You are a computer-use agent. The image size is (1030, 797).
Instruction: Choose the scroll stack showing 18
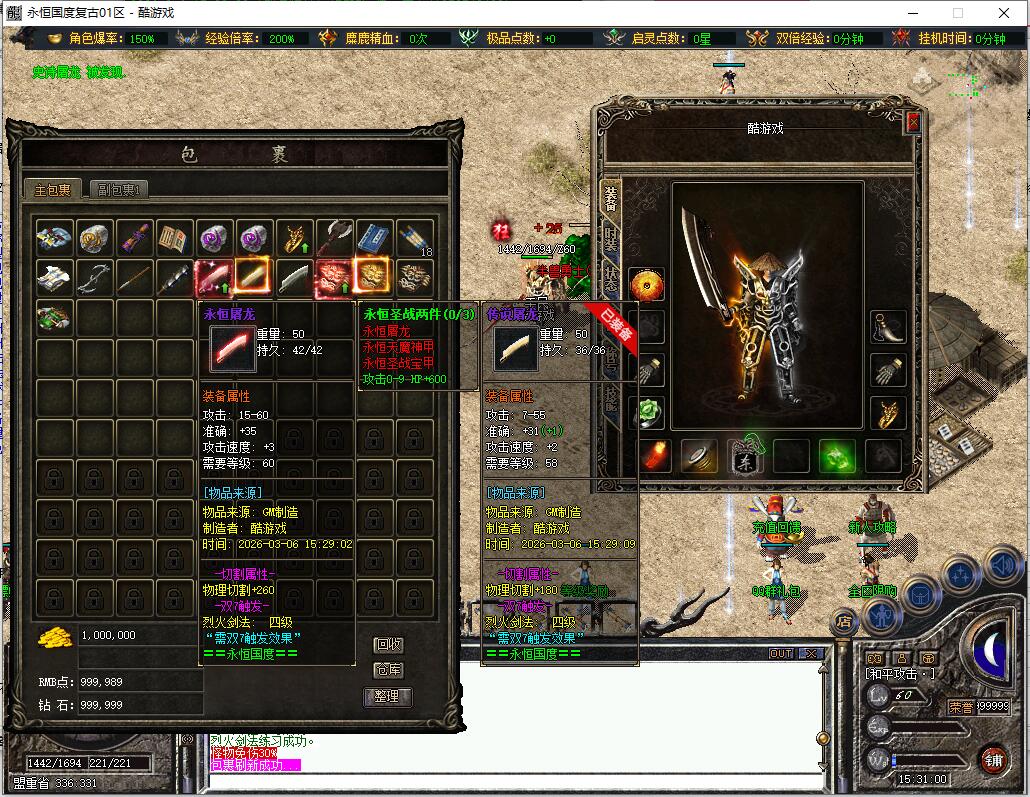coord(415,238)
